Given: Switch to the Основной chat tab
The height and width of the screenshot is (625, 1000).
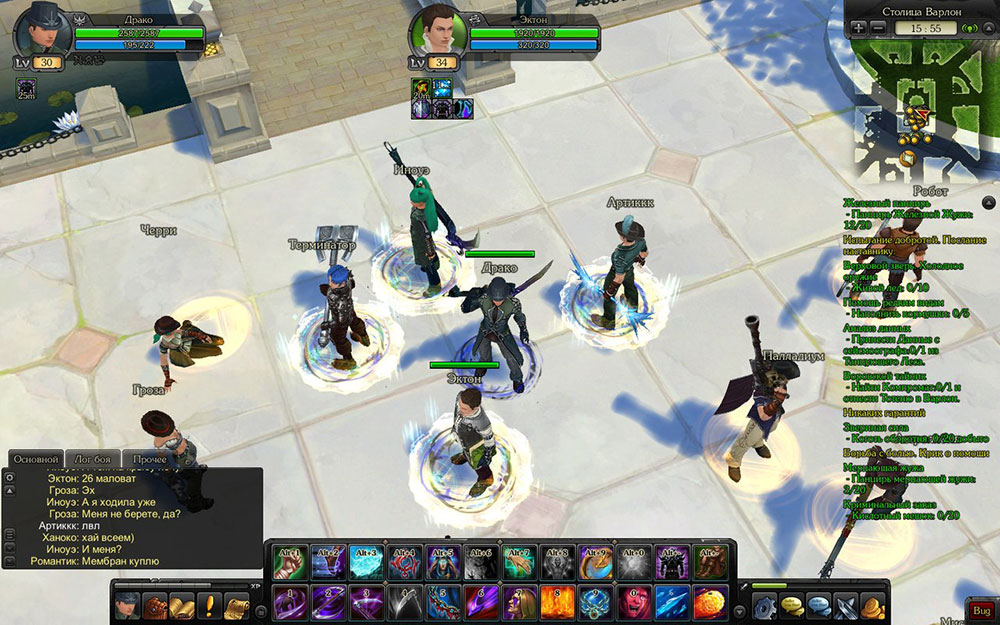Looking at the screenshot, I should click(35, 458).
